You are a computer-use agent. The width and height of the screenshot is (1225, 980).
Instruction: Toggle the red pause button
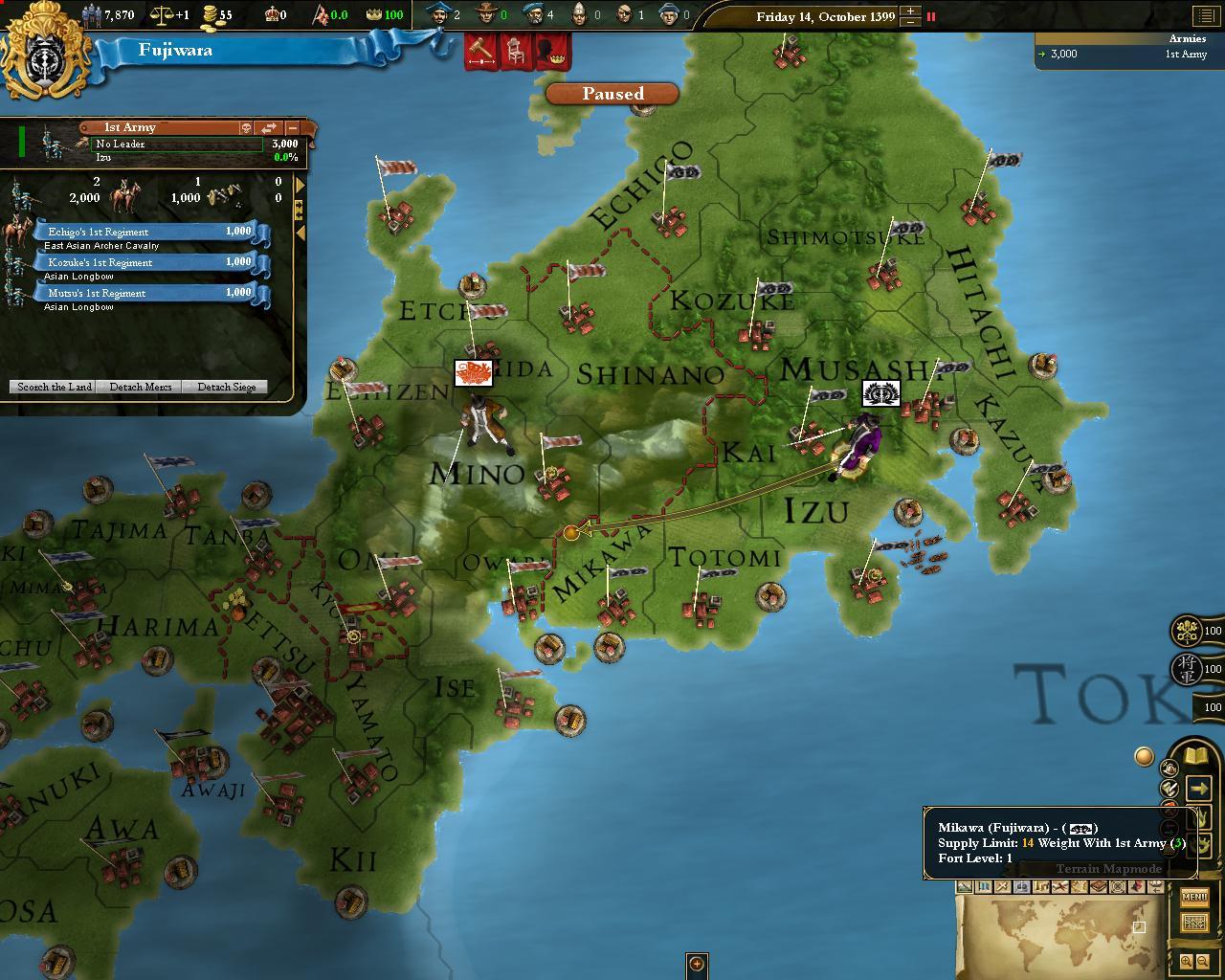(x=930, y=16)
